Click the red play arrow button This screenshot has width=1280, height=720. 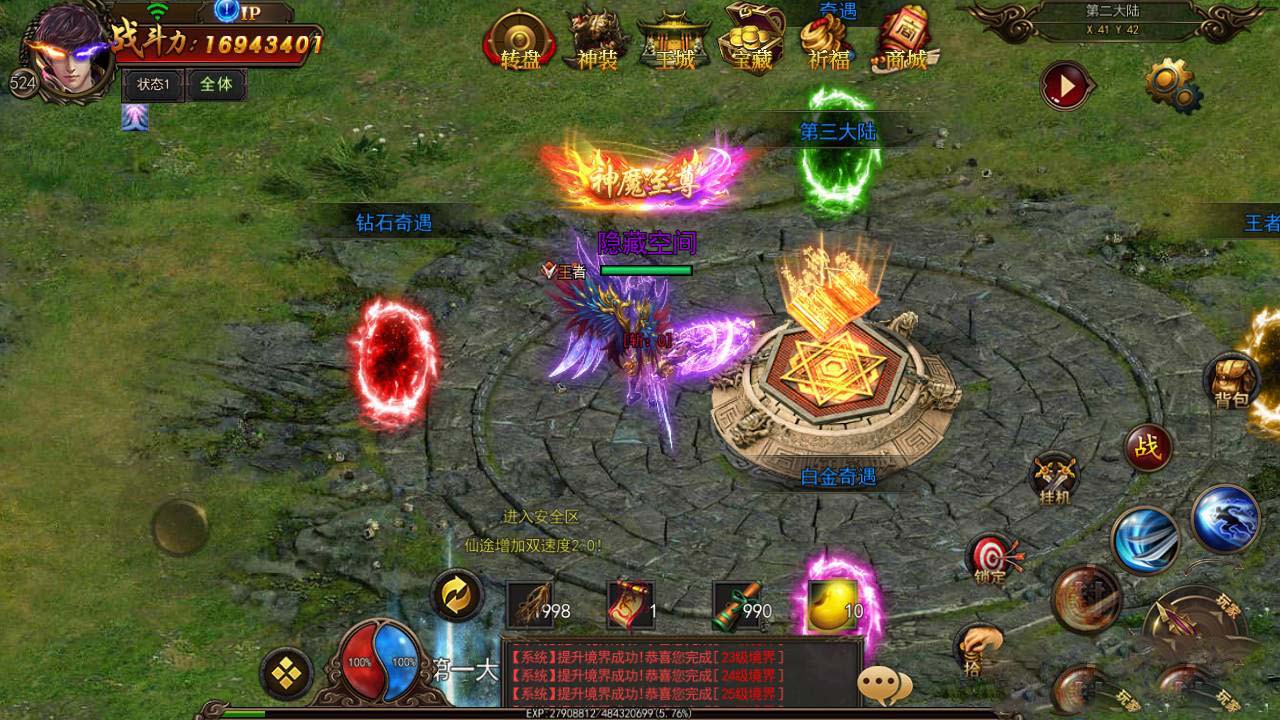pos(1066,87)
